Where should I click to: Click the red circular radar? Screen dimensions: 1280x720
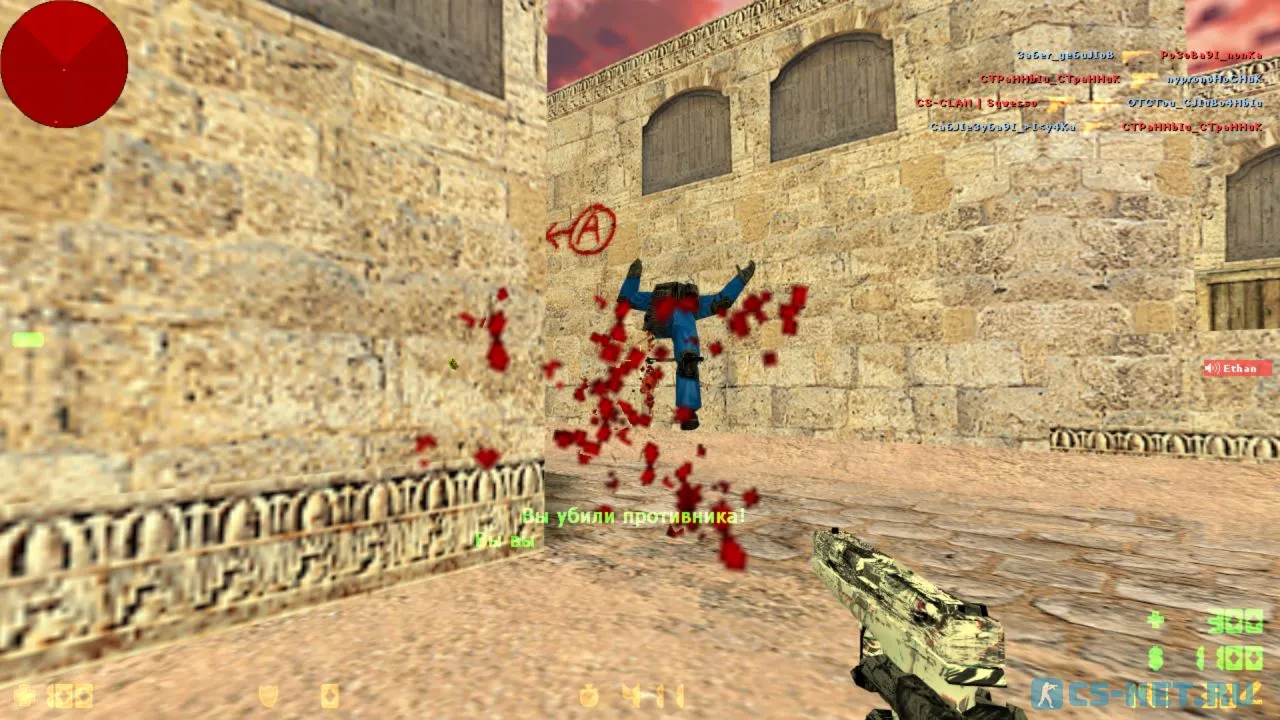pyautogui.click(x=64, y=64)
